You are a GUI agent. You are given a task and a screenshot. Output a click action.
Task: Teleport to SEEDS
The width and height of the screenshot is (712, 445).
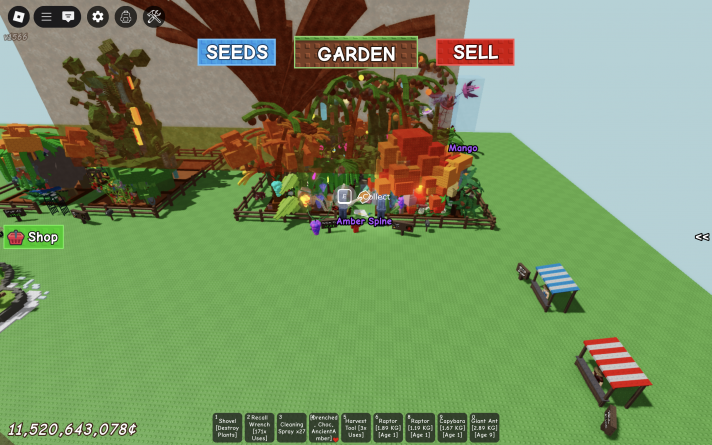236,52
